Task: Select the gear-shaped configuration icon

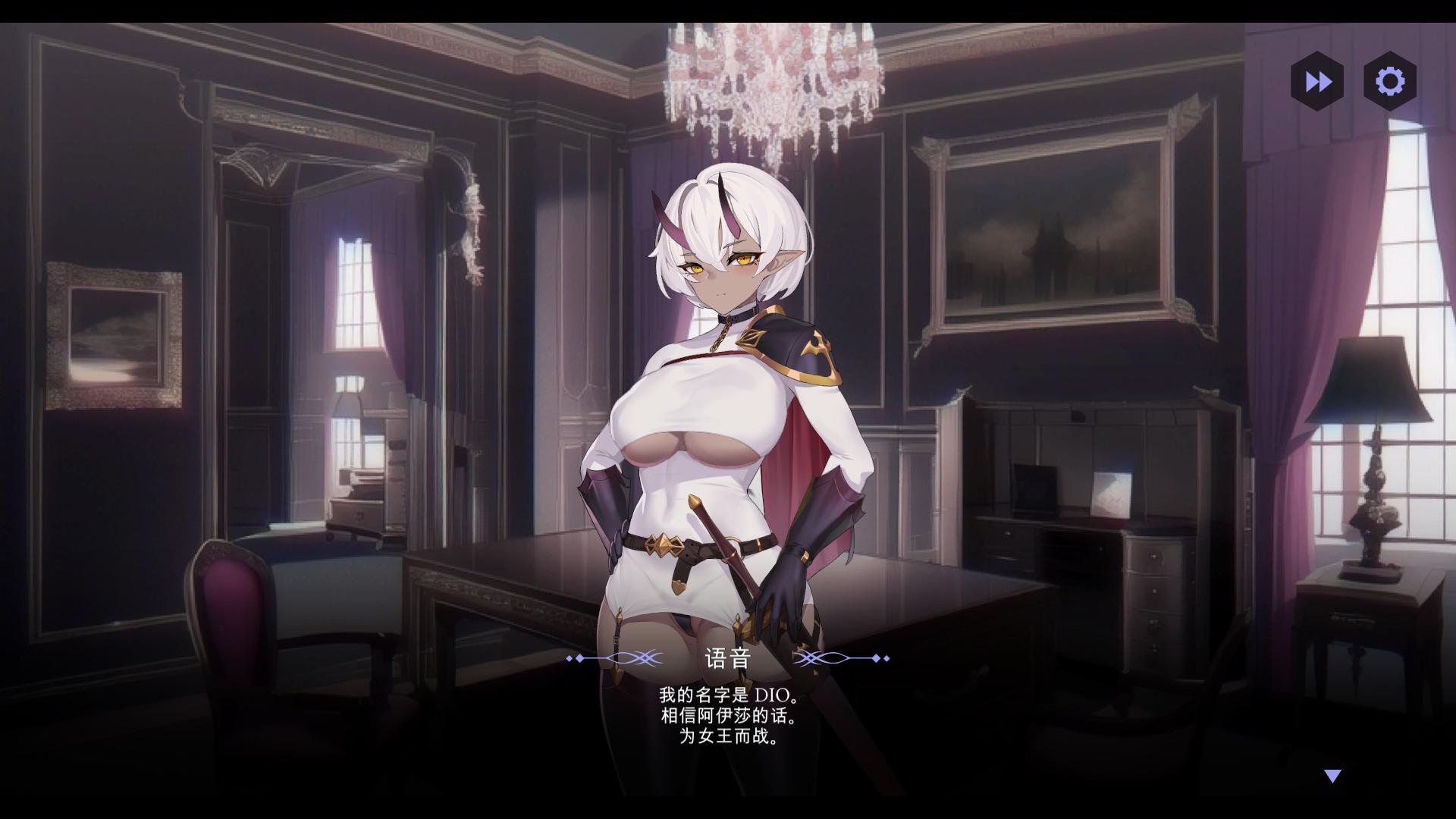Action: (x=1390, y=83)
